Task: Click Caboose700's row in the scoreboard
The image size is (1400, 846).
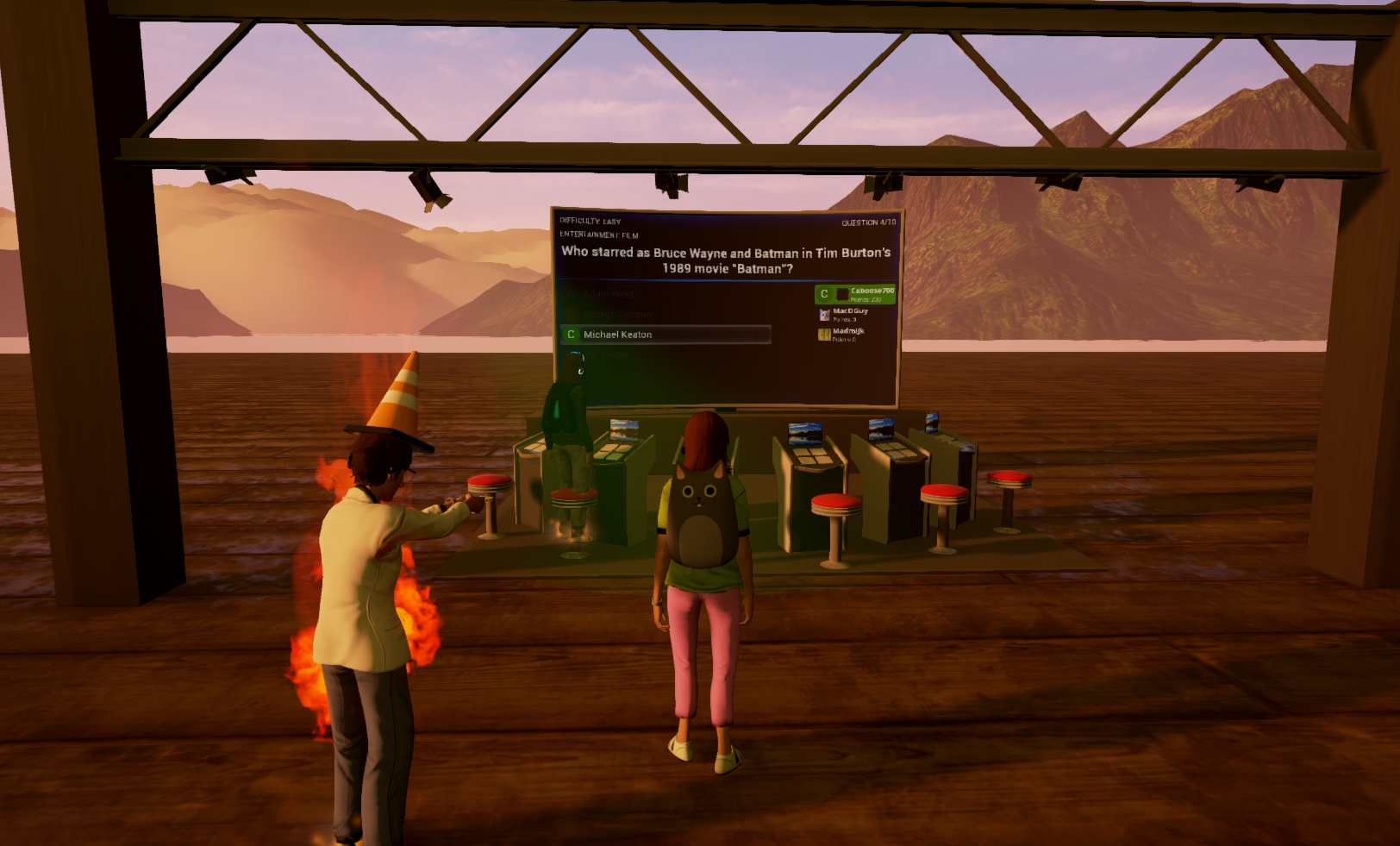Action: 855,294
